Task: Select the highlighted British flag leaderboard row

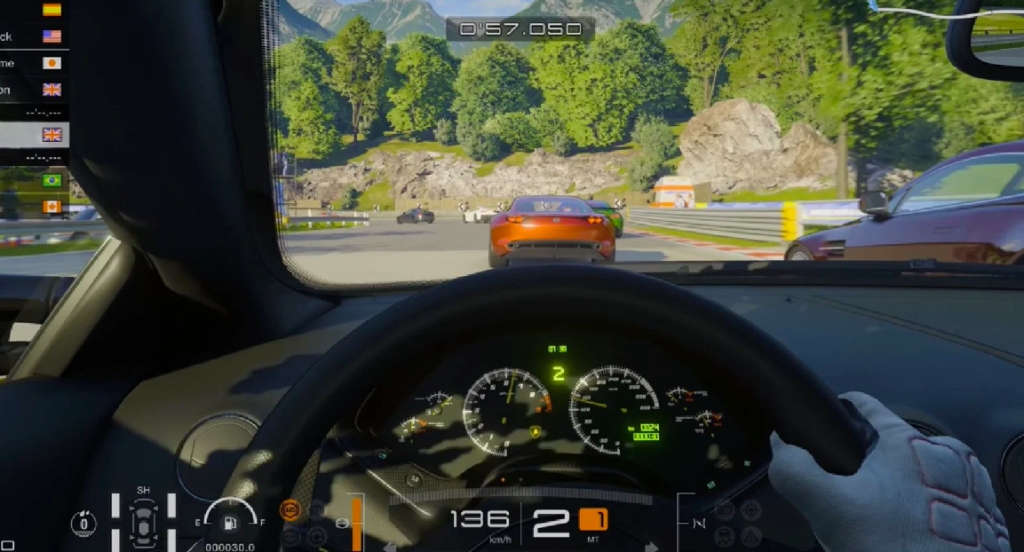Action: (x=34, y=134)
